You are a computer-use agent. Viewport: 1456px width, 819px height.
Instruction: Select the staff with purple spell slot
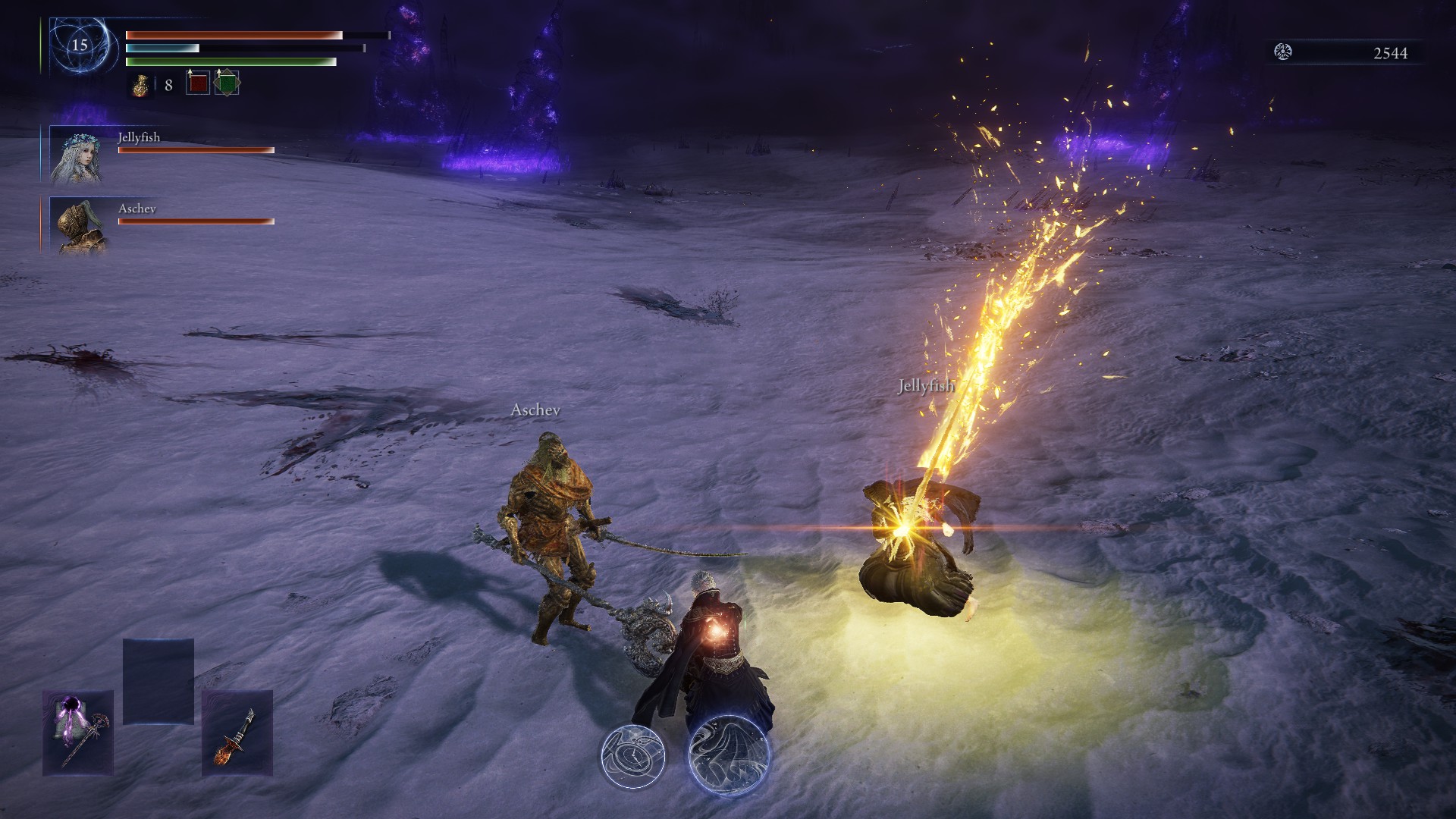click(x=78, y=732)
